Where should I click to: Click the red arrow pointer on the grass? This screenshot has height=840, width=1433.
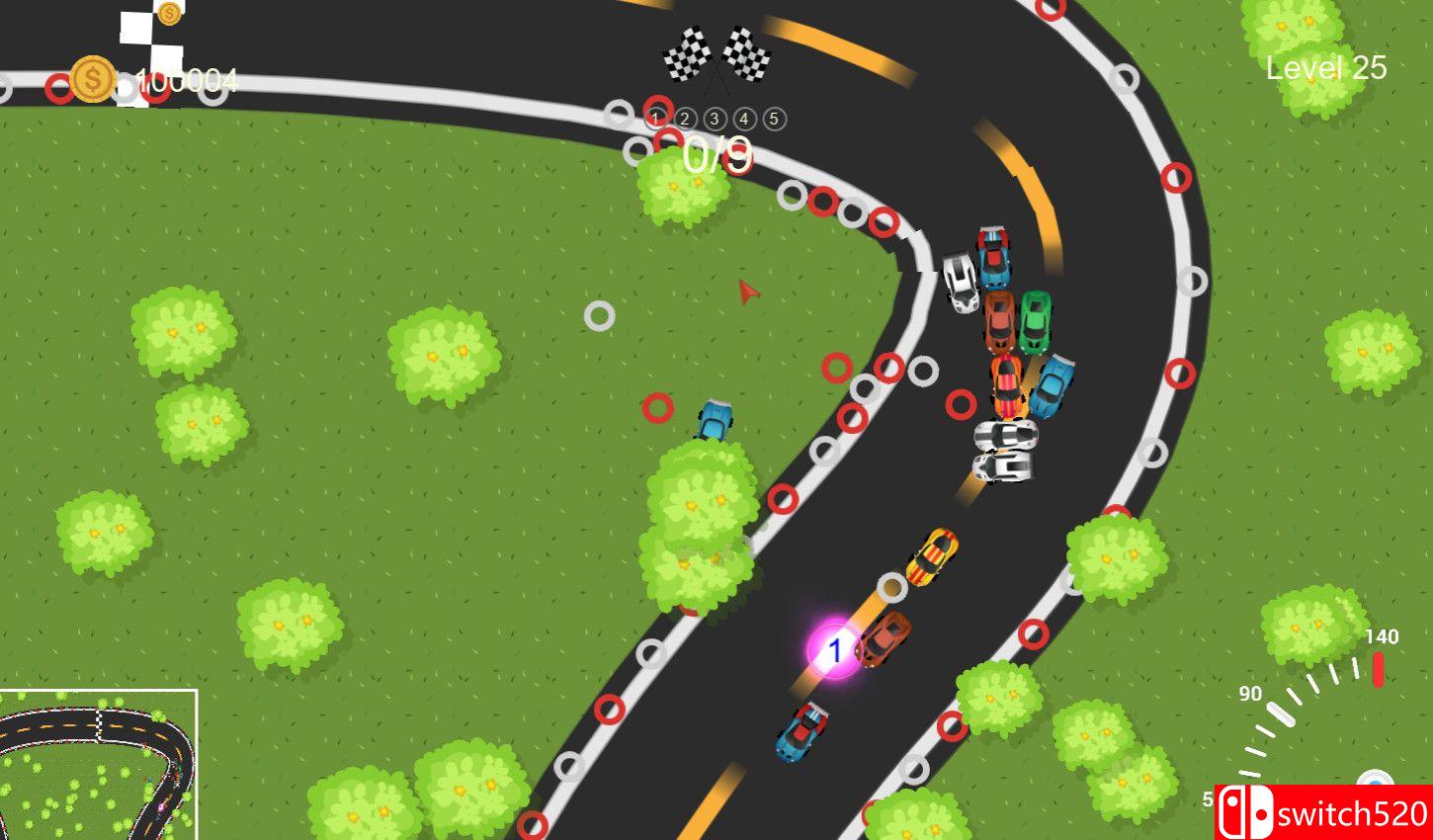pos(746,292)
